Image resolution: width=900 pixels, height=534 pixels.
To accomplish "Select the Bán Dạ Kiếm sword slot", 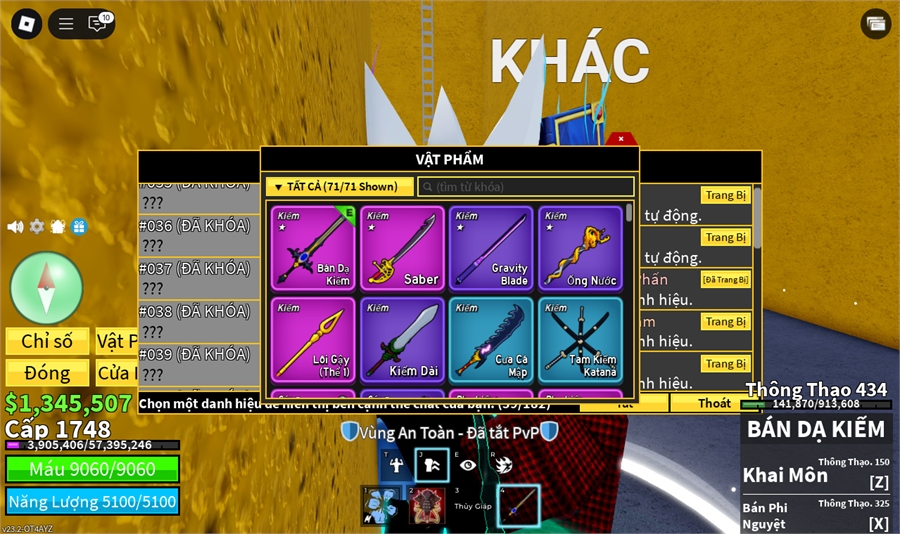I will tap(313, 248).
